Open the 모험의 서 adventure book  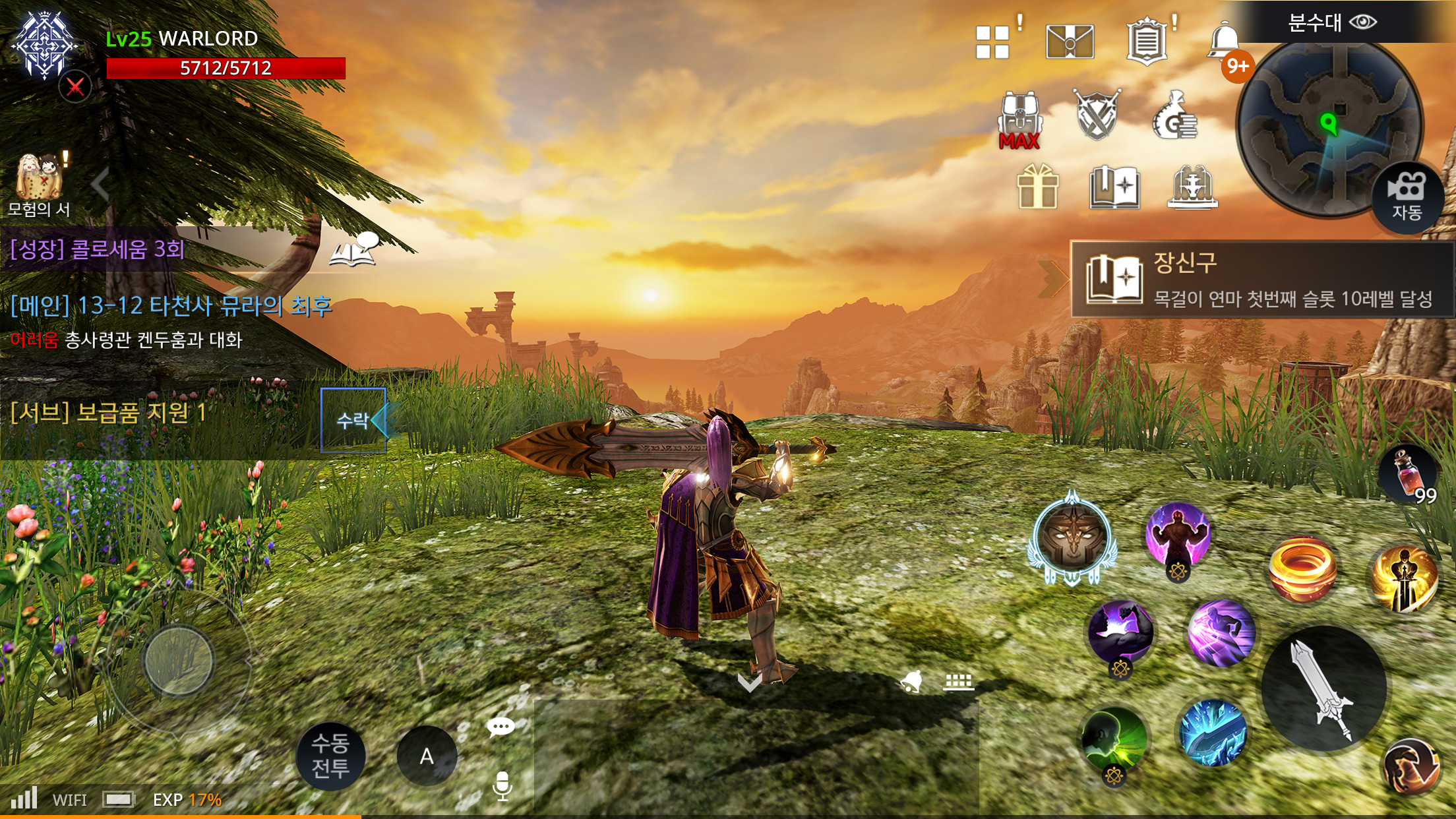pos(40,186)
